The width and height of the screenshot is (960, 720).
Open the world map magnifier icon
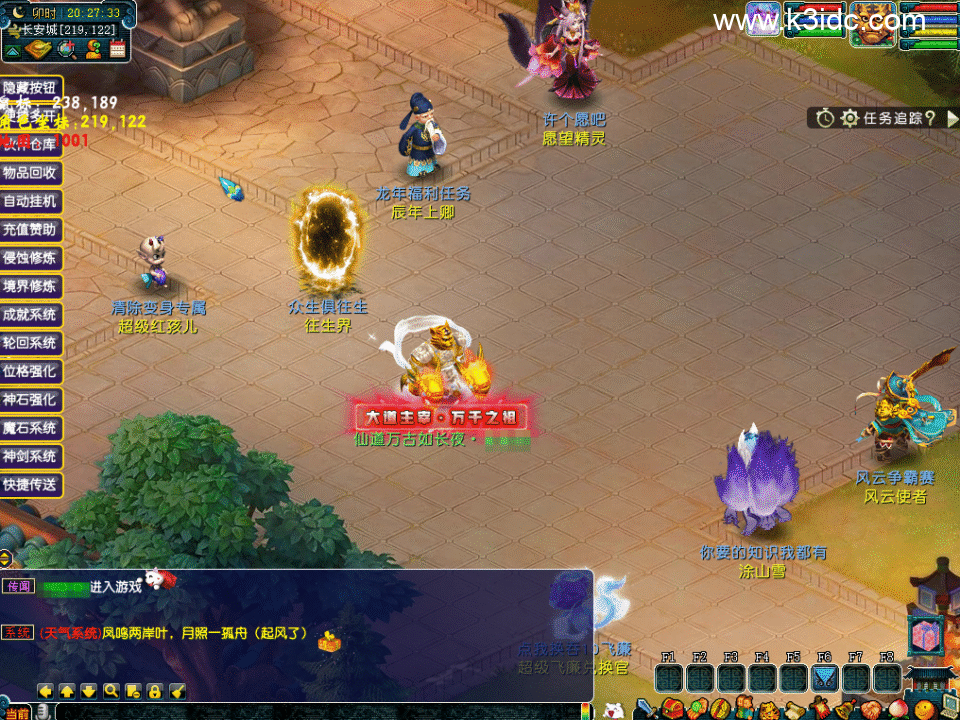pyautogui.click(x=68, y=48)
